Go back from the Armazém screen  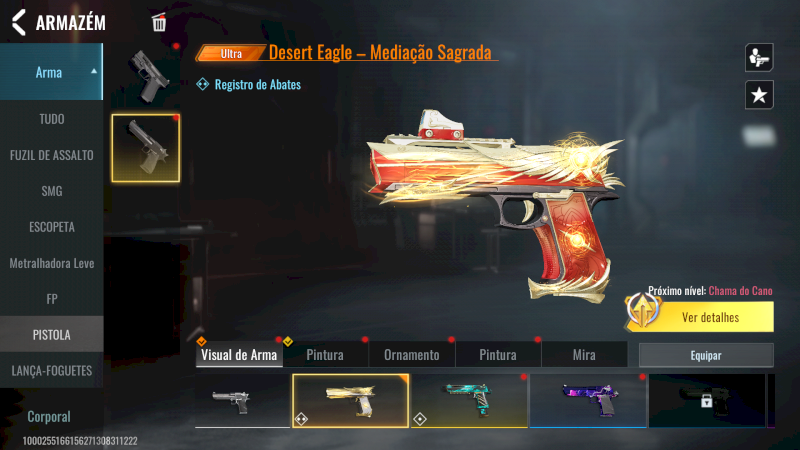(18, 22)
